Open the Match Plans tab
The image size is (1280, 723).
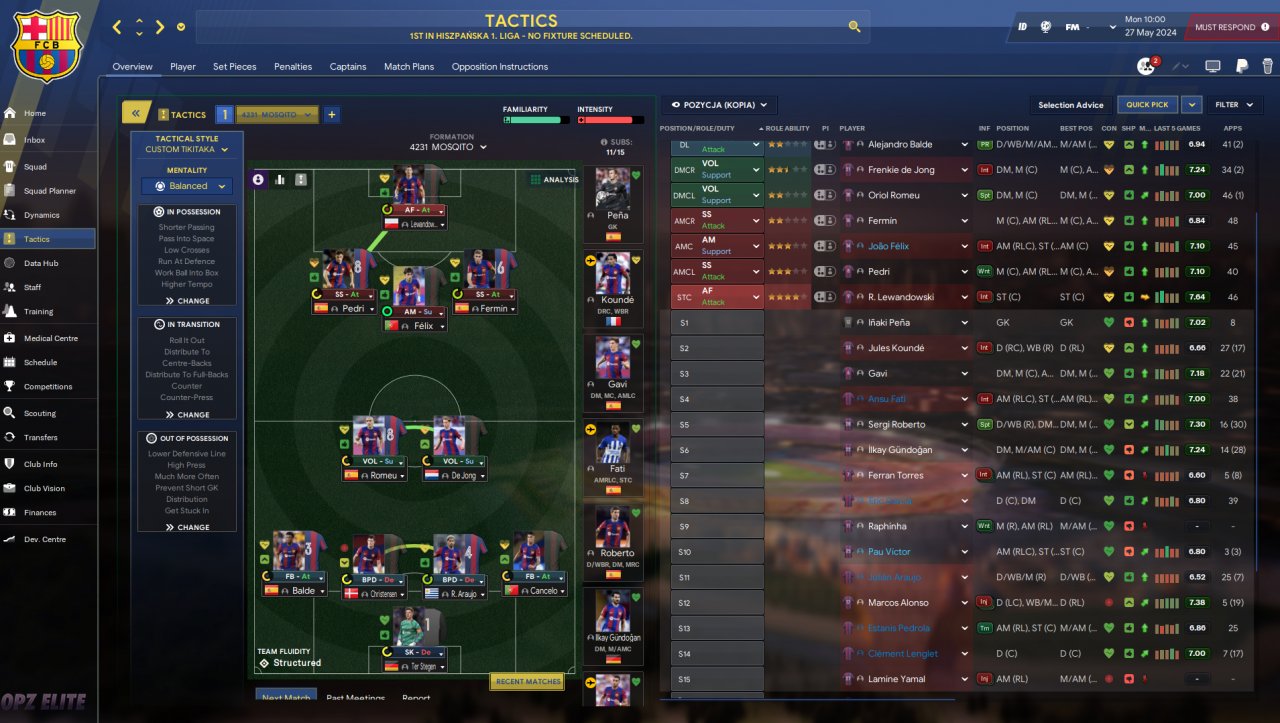pyautogui.click(x=409, y=67)
